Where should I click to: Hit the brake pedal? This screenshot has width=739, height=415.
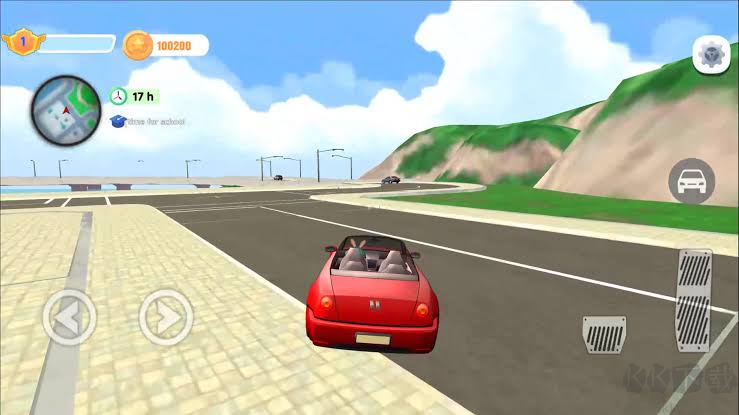604,334
